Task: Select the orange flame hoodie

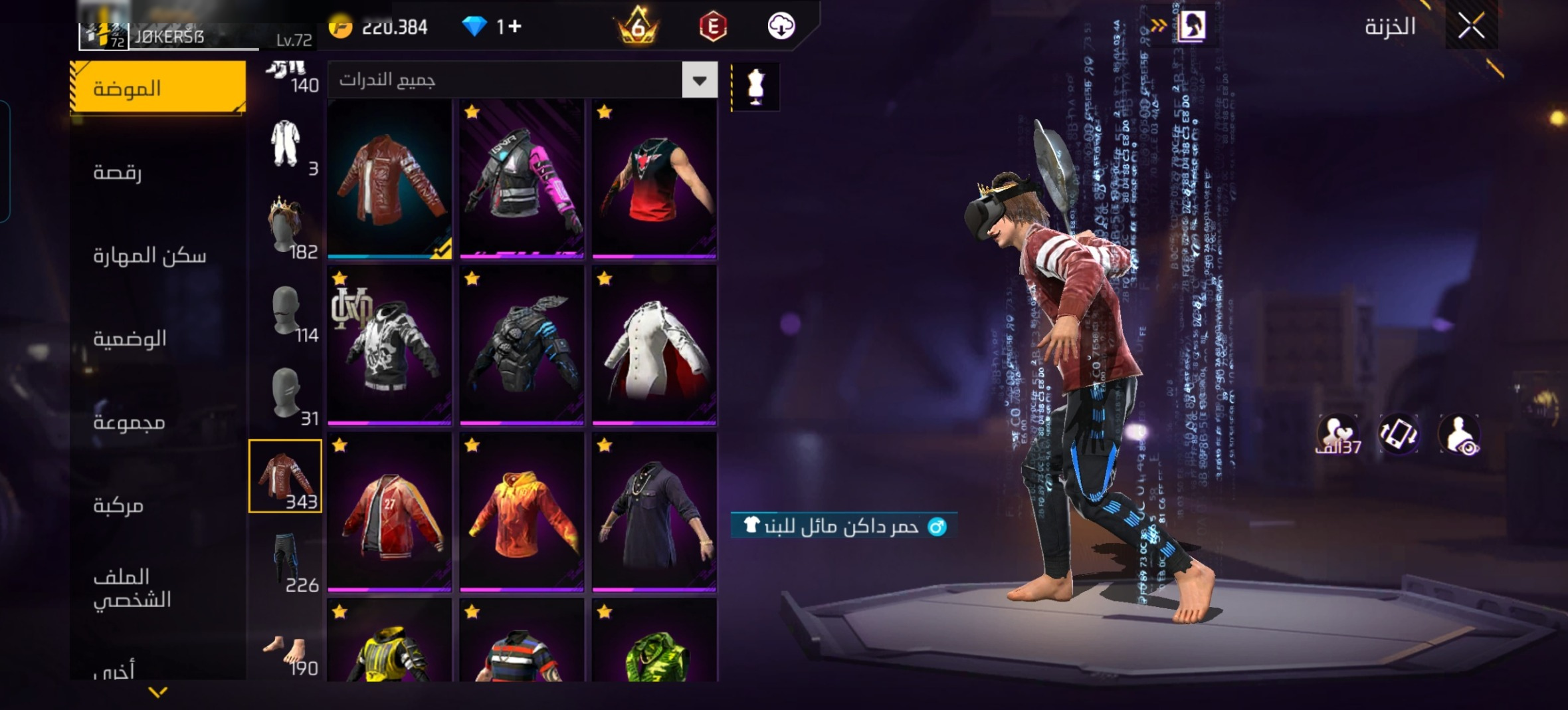Action: pos(522,511)
